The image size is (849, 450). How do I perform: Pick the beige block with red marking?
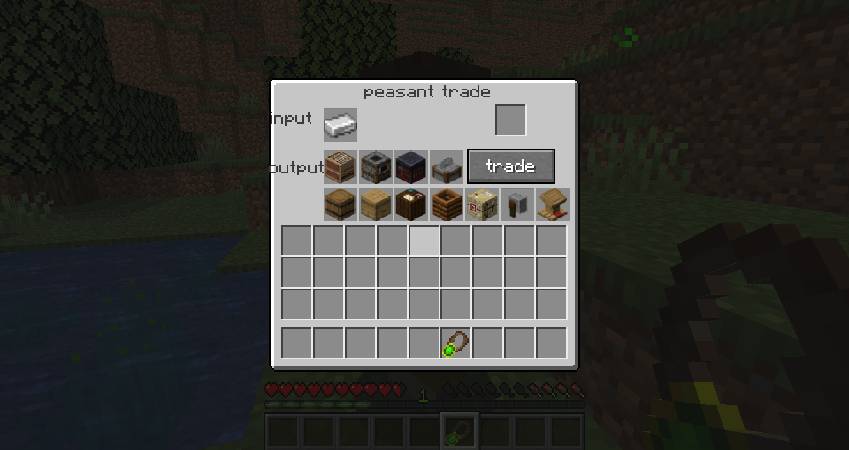pyautogui.click(x=482, y=204)
